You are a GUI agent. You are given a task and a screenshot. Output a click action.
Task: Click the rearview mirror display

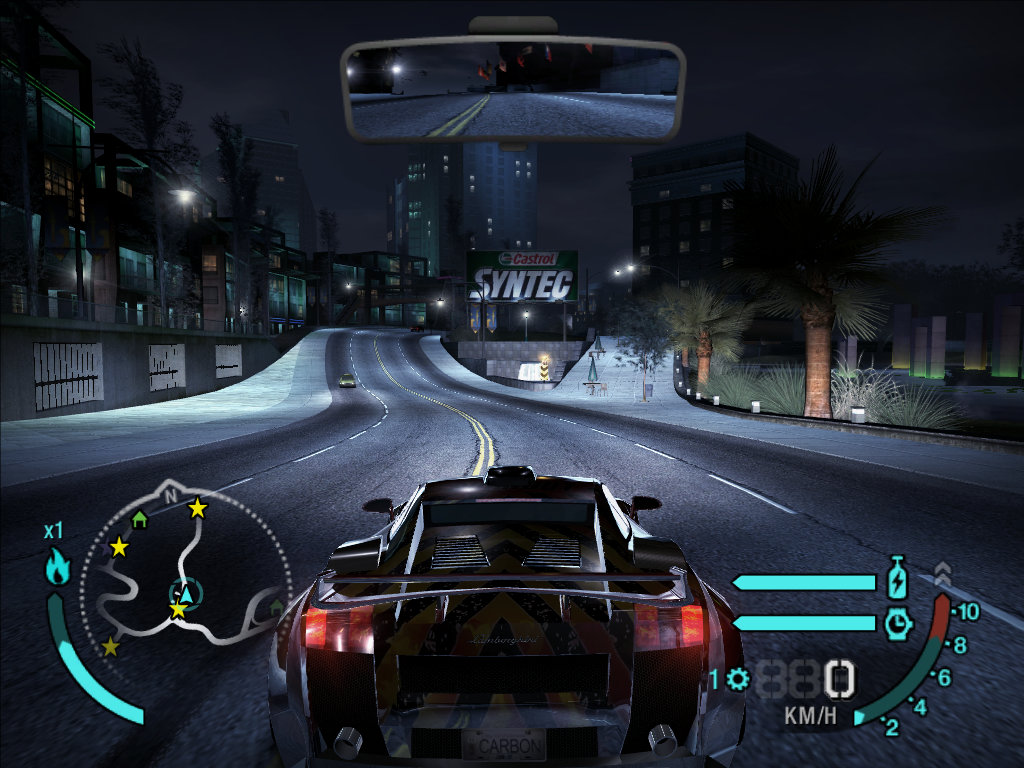(511, 91)
